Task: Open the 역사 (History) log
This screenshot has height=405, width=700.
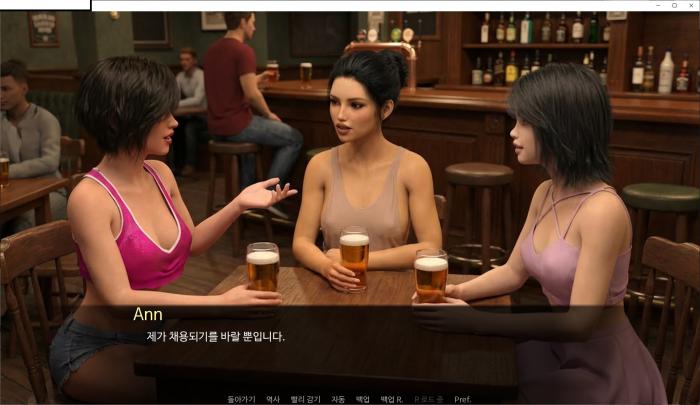Action: click(x=273, y=399)
